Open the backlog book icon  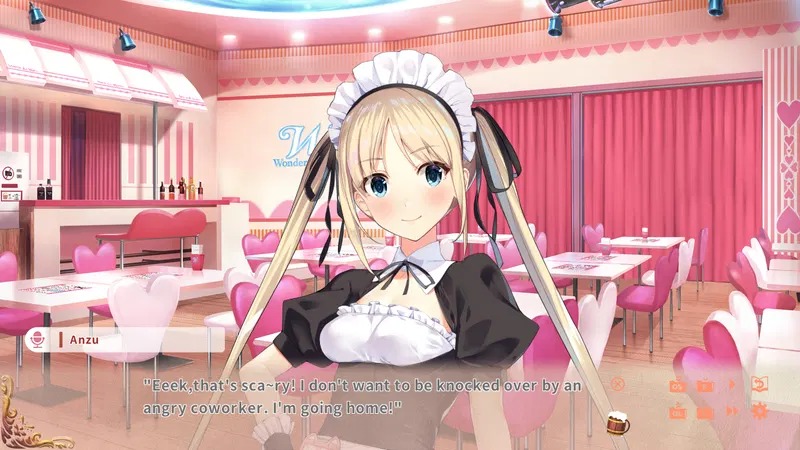tap(759, 385)
